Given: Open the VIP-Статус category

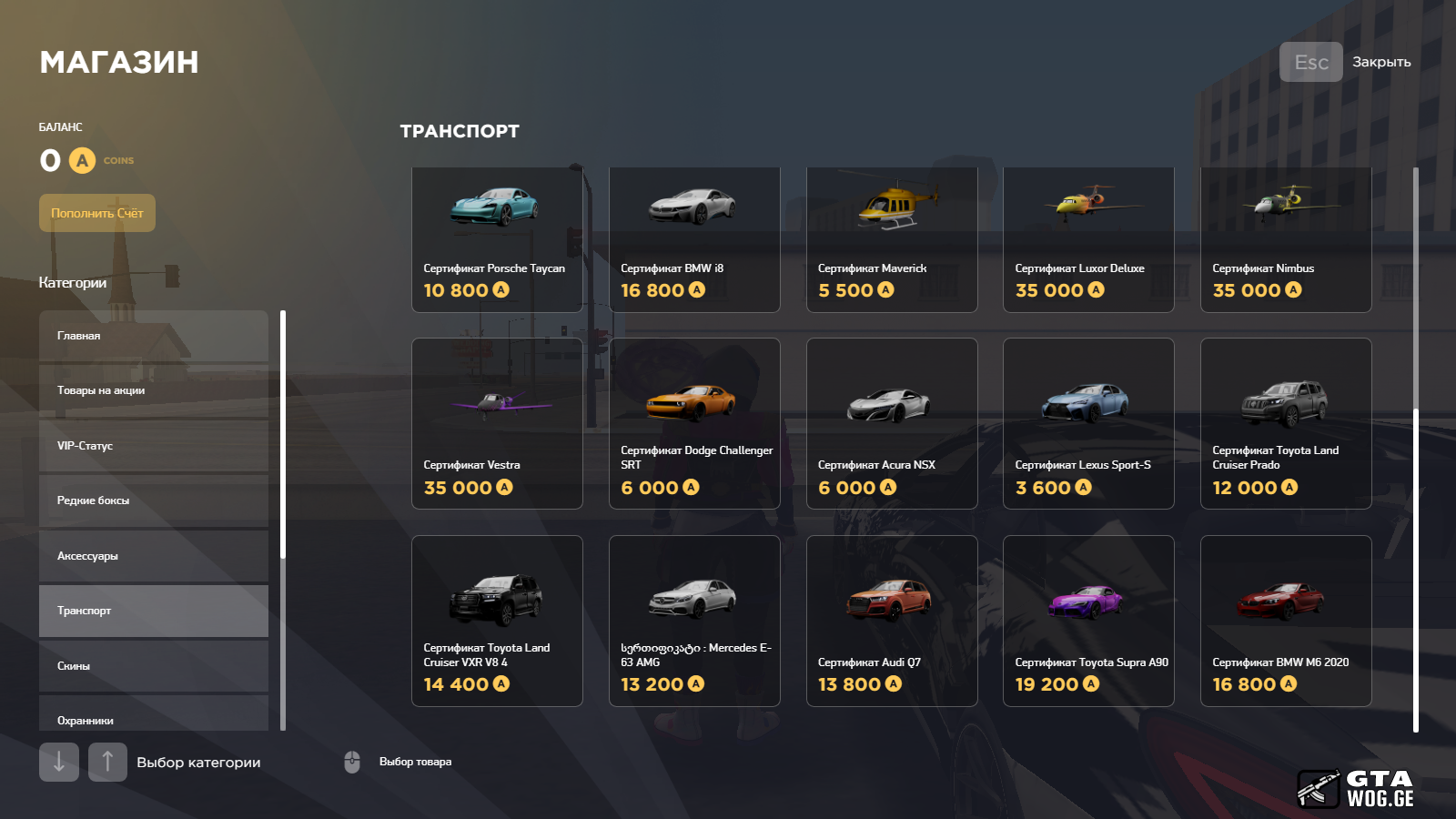Looking at the screenshot, I should tap(153, 446).
